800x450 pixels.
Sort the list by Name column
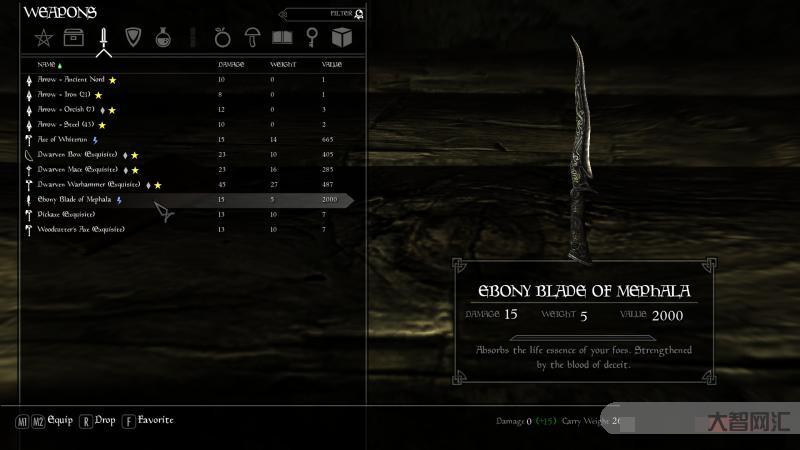click(46, 64)
